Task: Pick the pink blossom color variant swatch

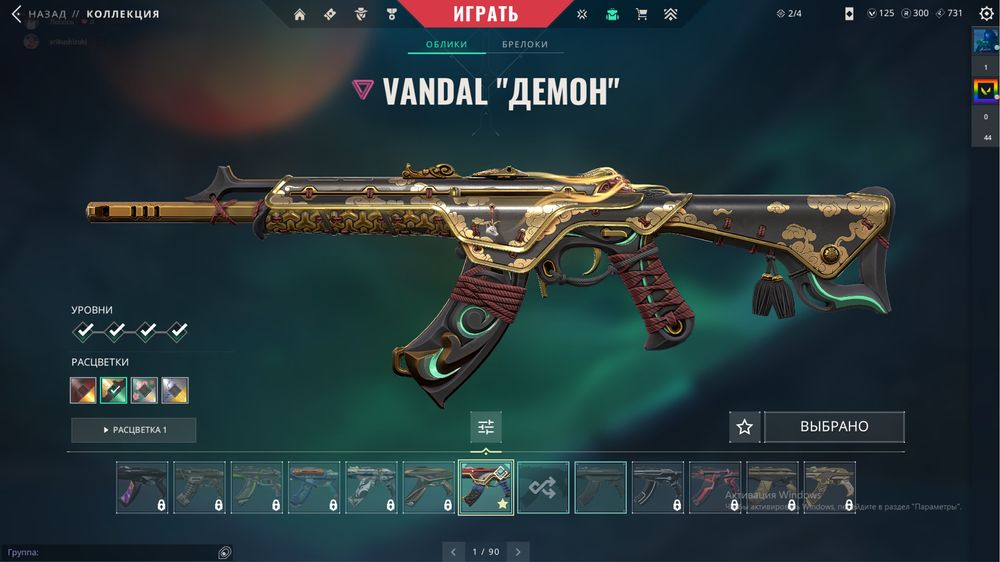Action: (x=144, y=390)
